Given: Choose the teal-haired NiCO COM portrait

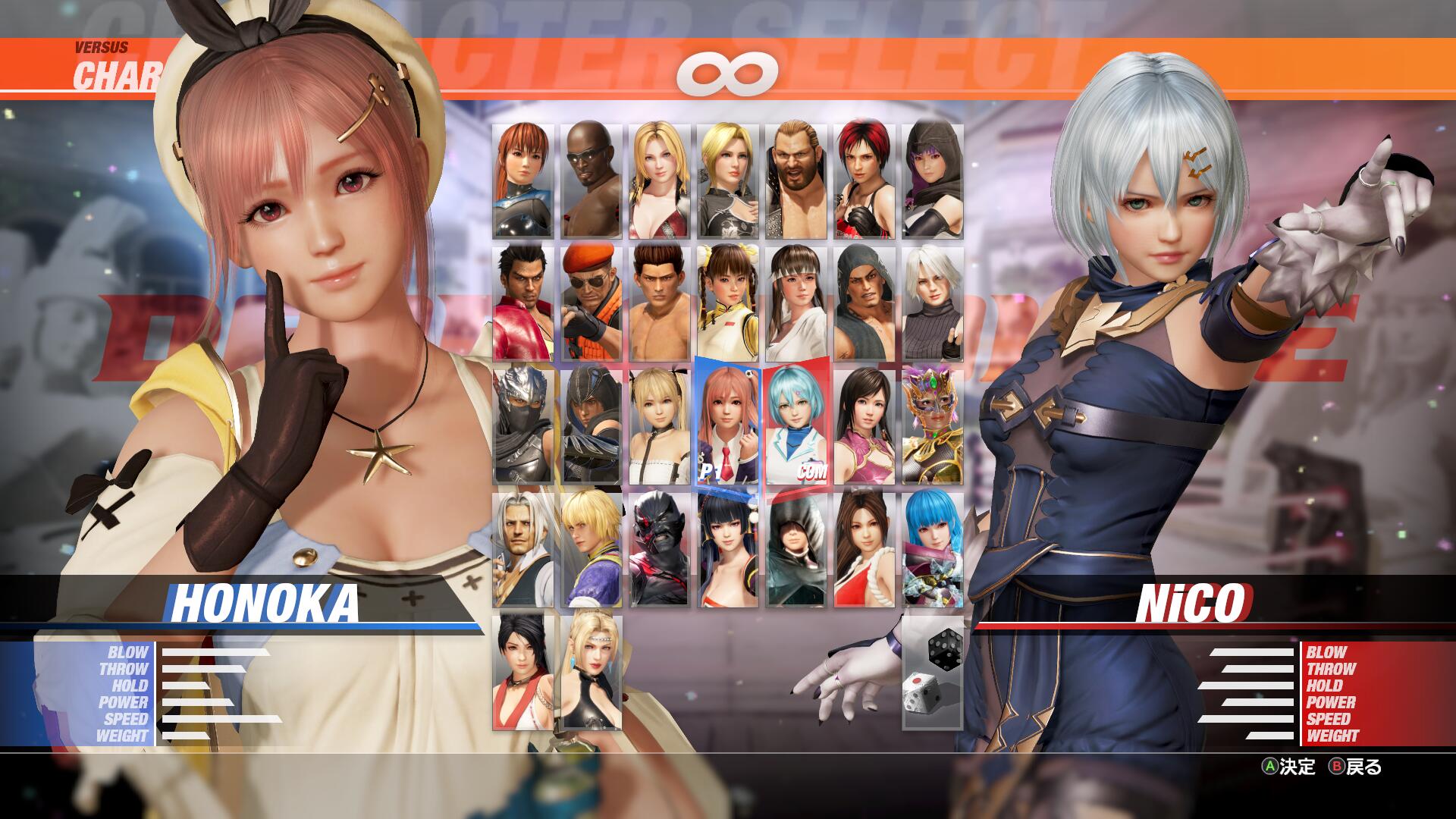Looking at the screenshot, I should coord(796,426).
